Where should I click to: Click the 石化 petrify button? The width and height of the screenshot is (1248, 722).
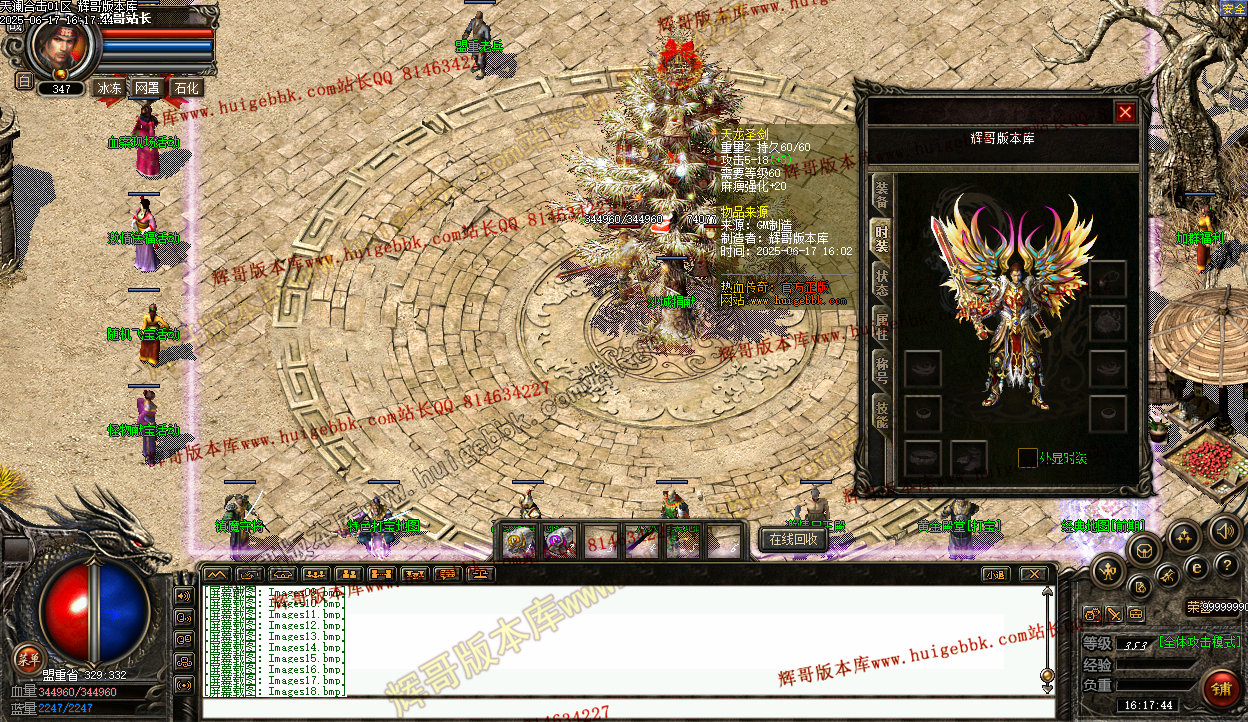(x=186, y=88)
